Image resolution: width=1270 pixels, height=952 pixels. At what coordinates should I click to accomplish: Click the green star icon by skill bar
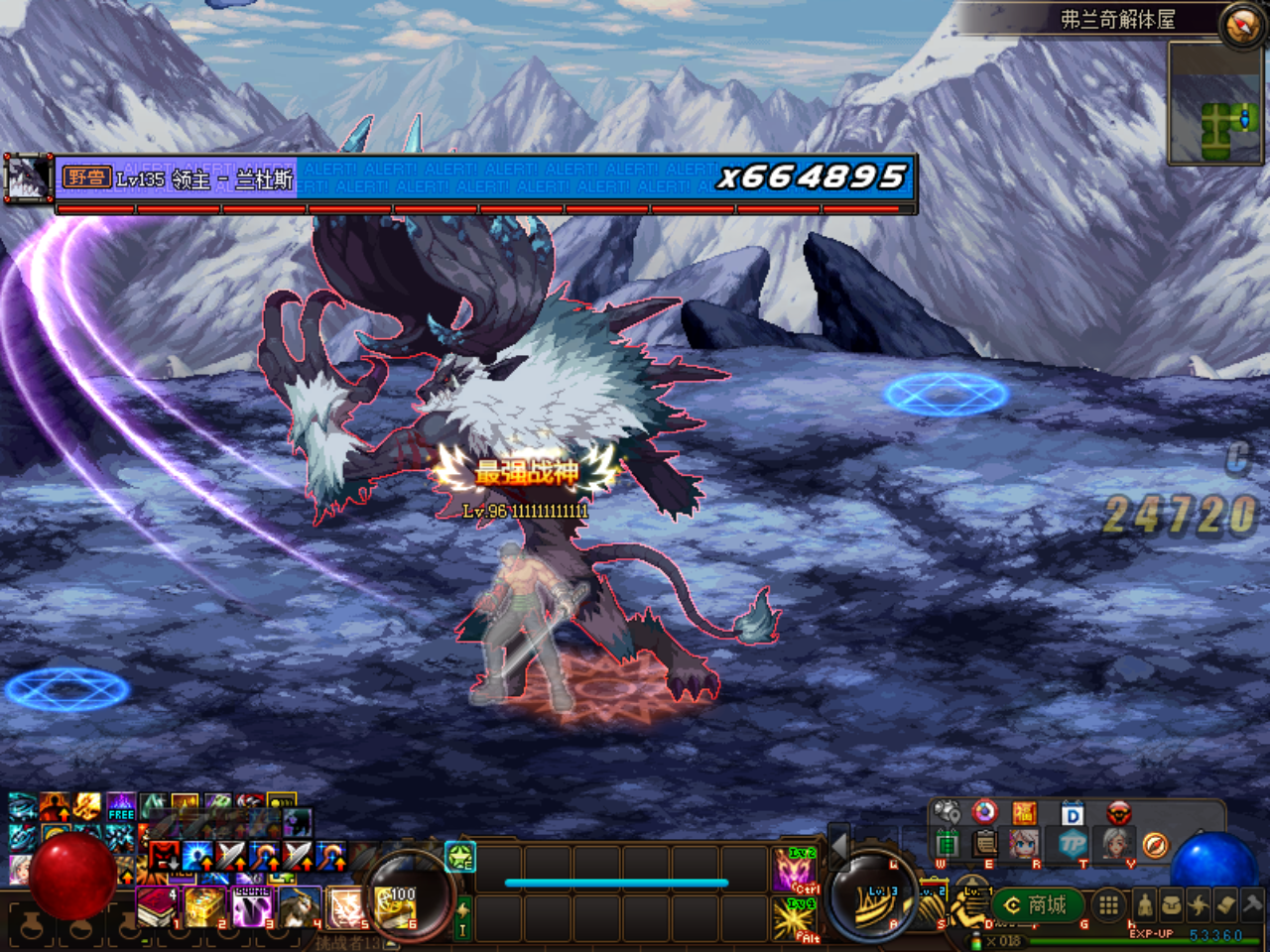tap(461, 856)
